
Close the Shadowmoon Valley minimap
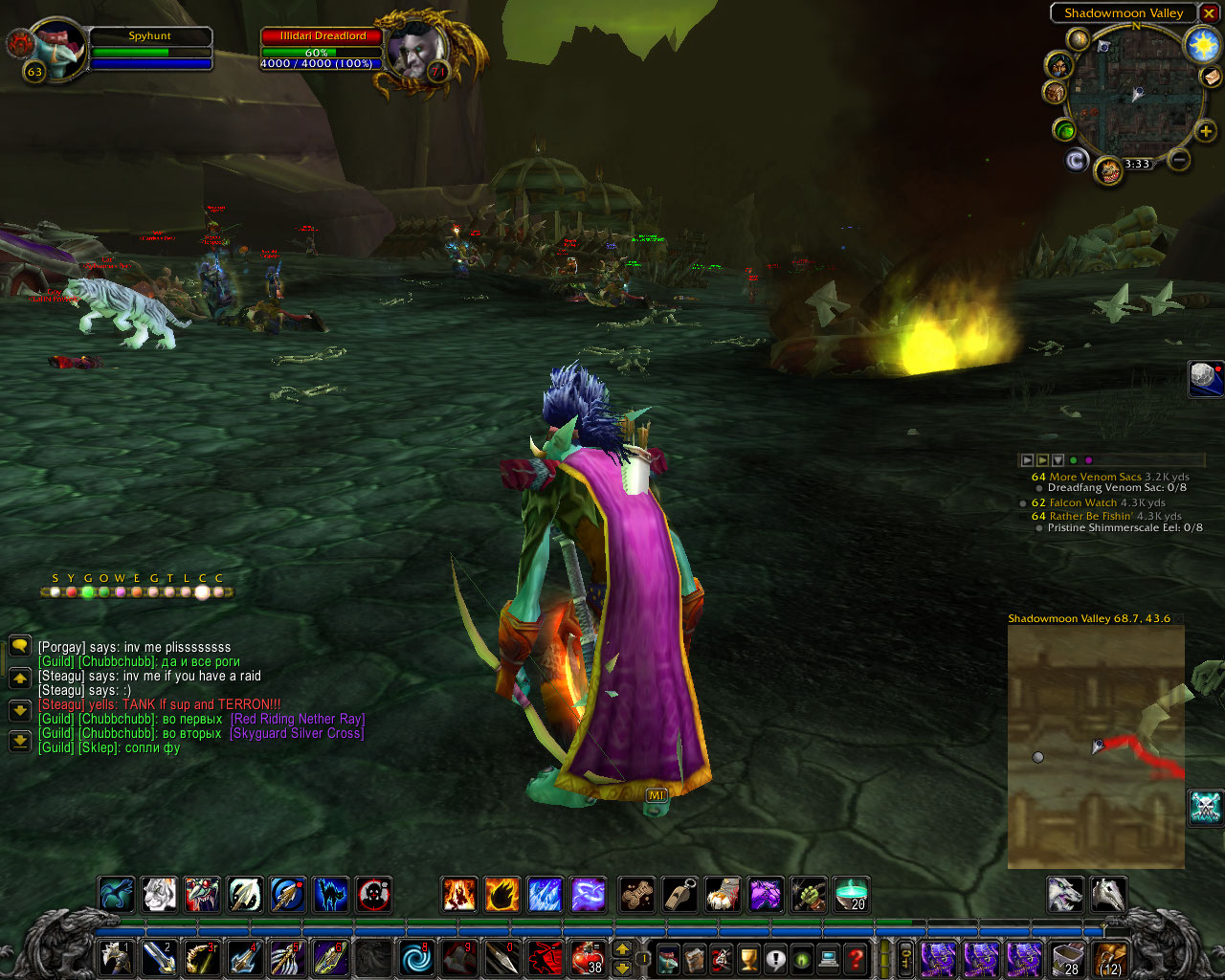point(1209,13)
